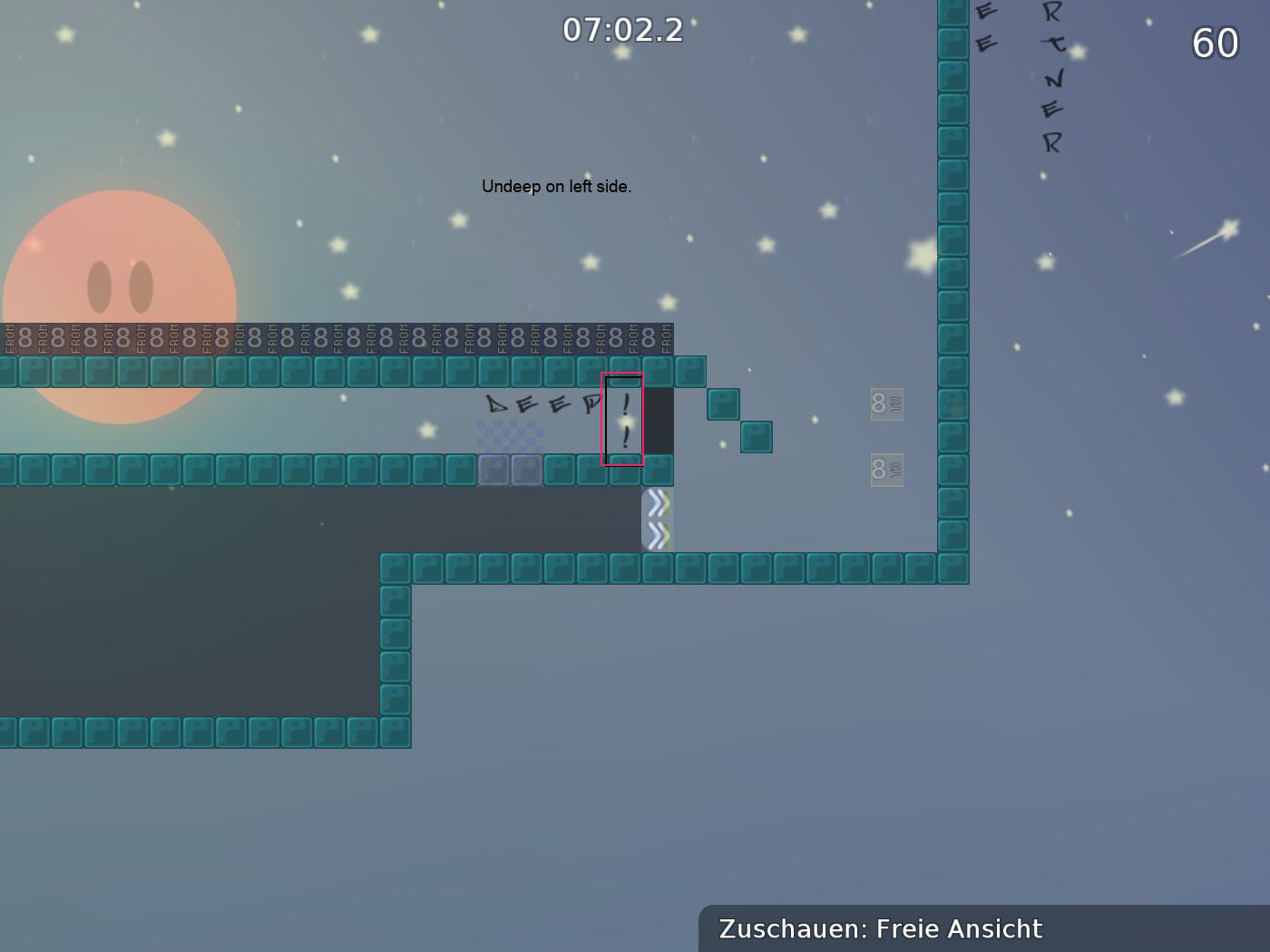Click the upper exclamation mark in the pink rectangle
Viewport: 1270px width, 952px height.
tap(625, 405)
